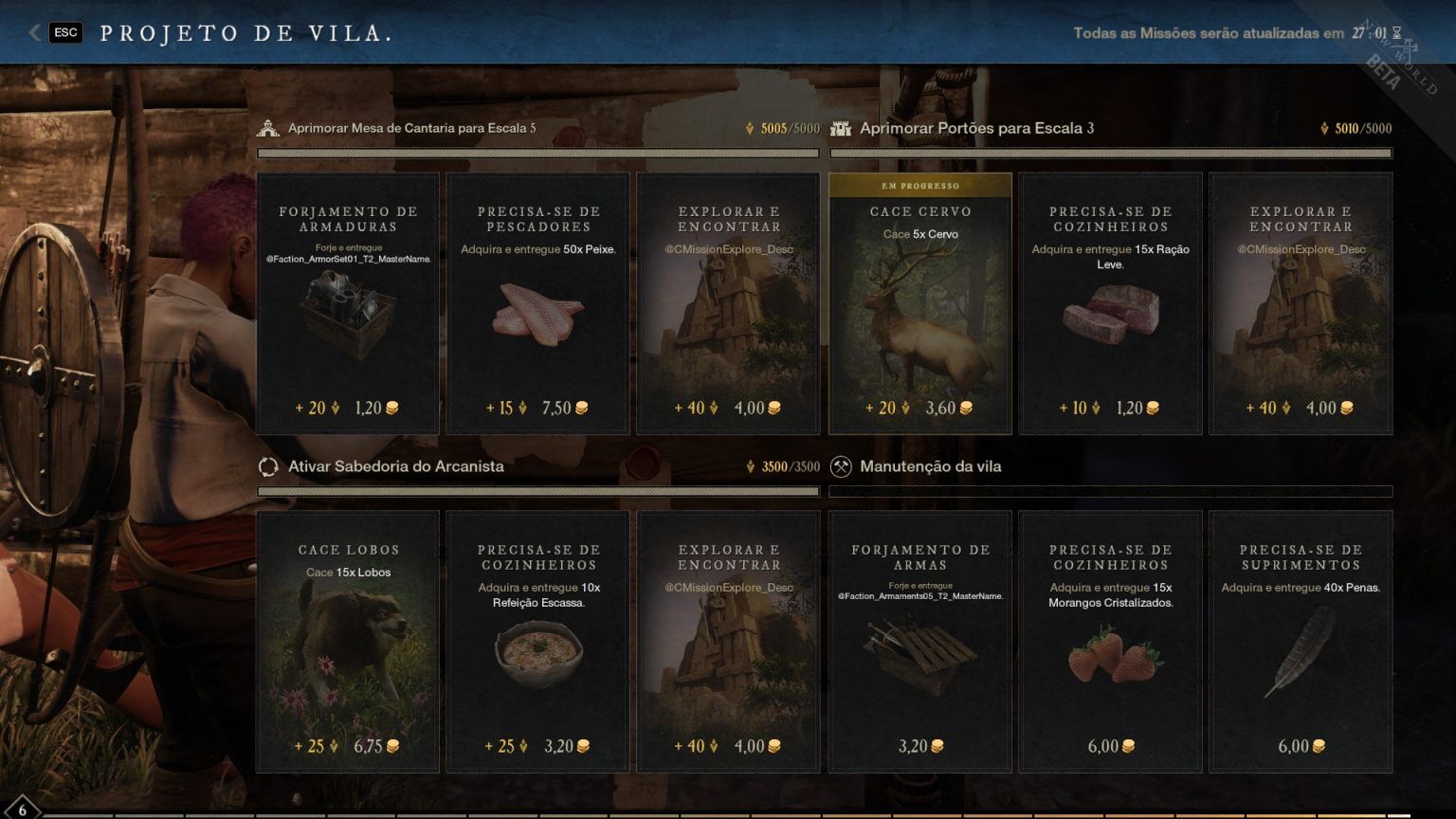This screenshot has height=819, width=1456.
Task: Click the ESC key indicator in the top bar
Action: click(x=65, y=31)
